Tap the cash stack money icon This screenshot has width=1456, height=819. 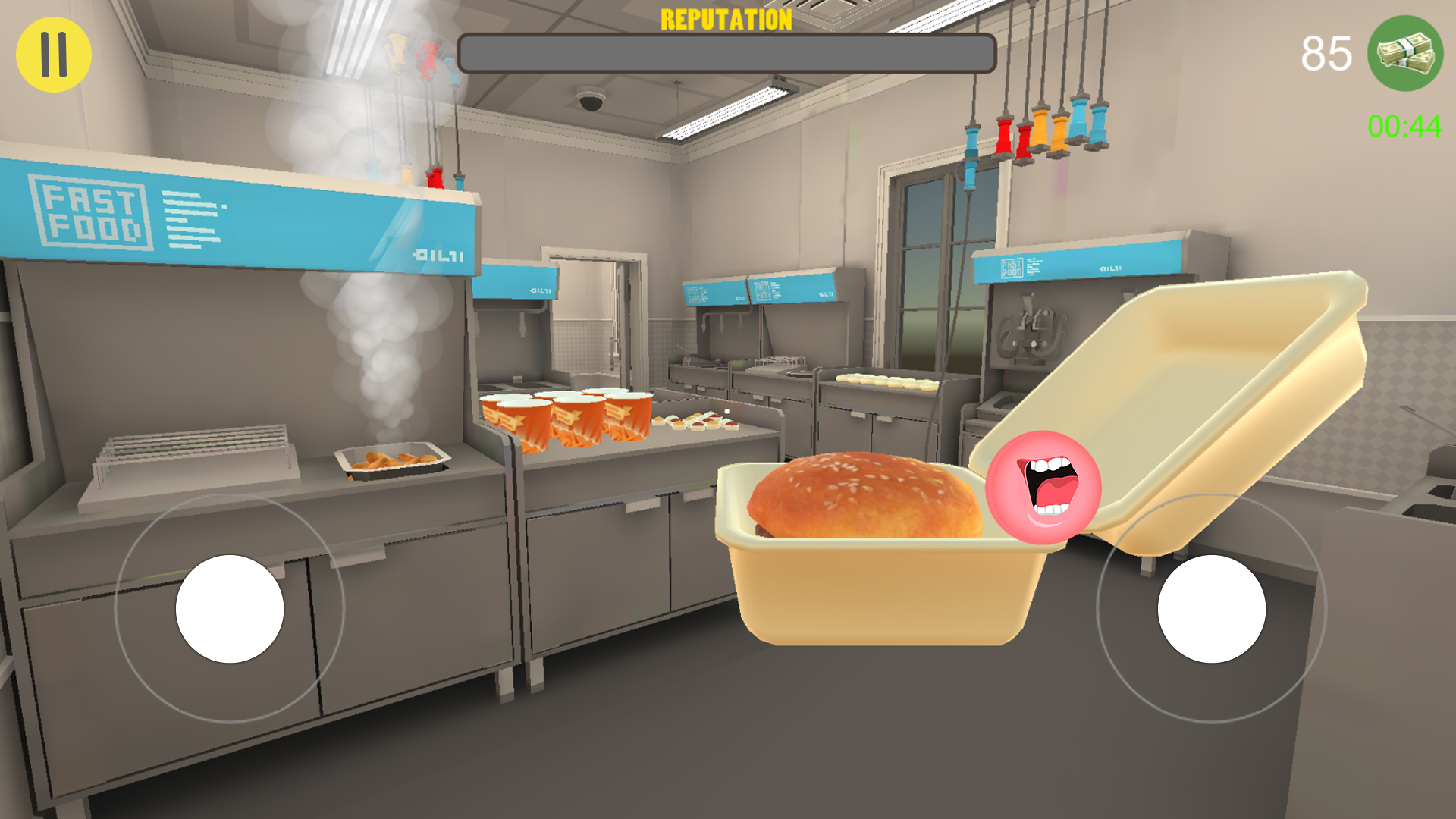1403,52
